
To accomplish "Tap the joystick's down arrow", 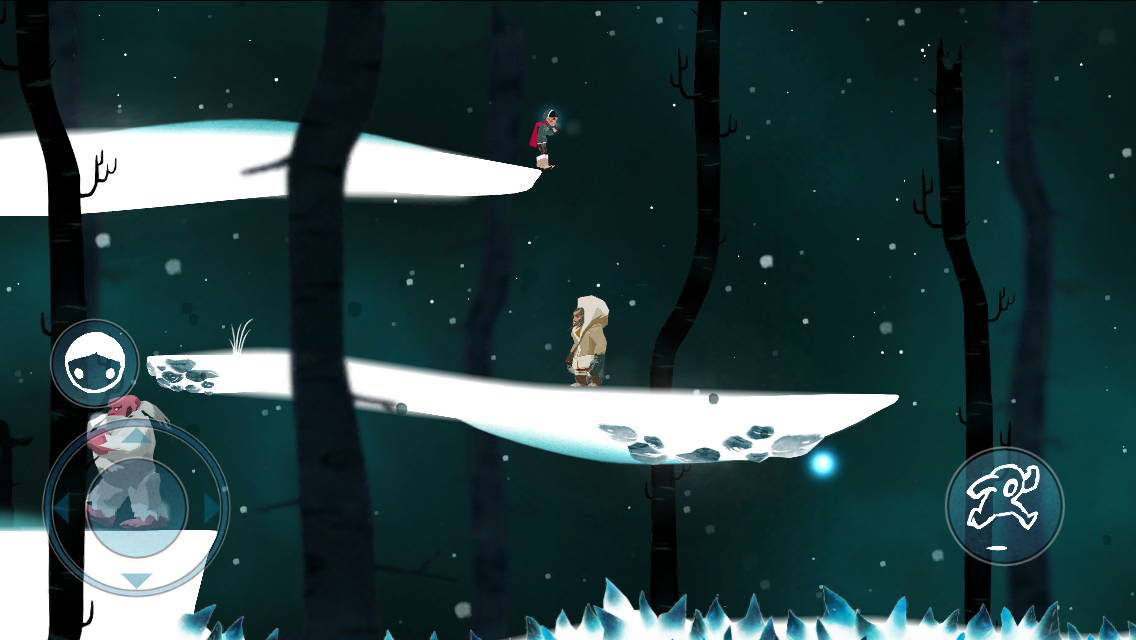I will point(136,580).
